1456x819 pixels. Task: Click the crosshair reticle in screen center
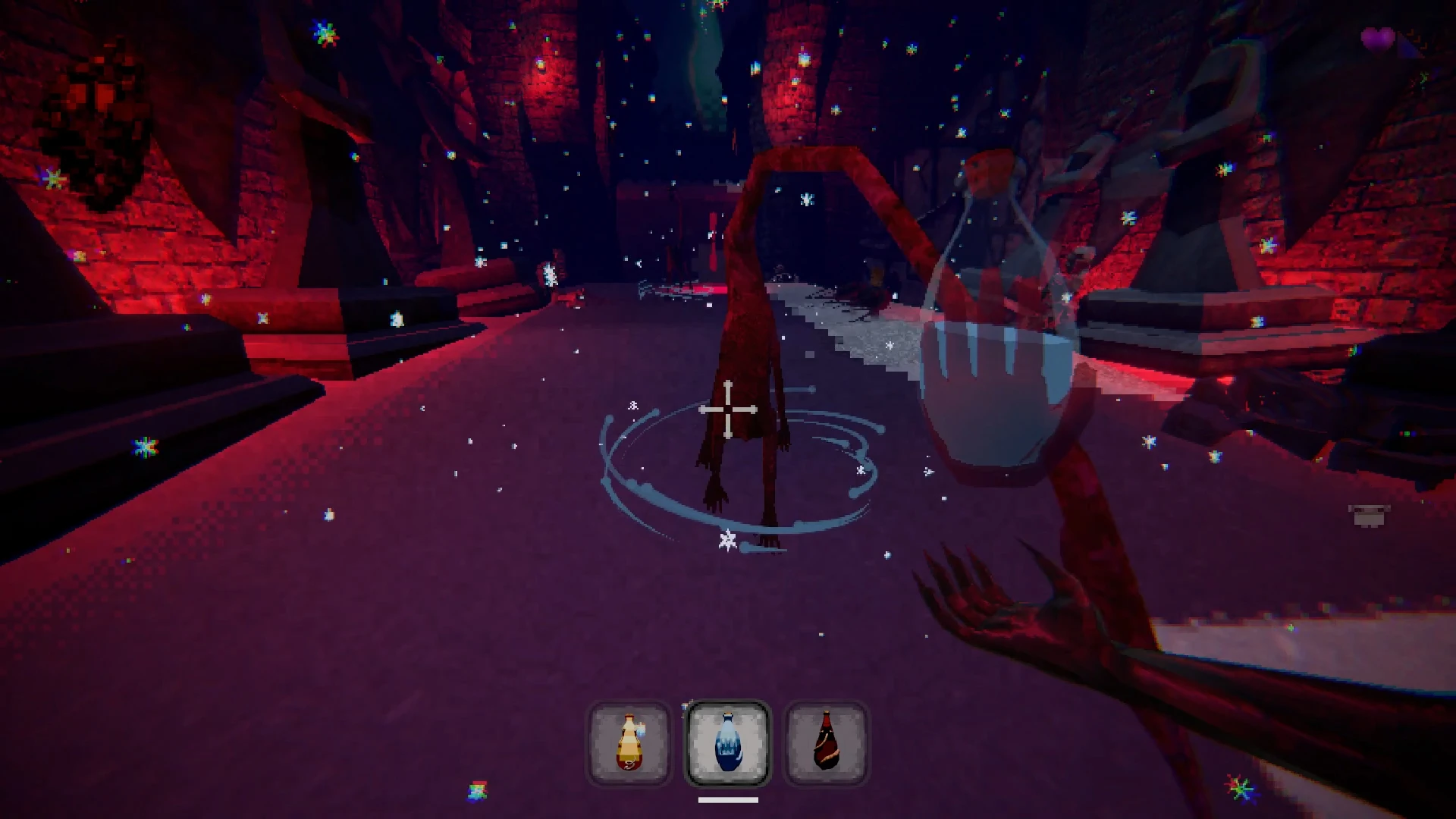coord(728,409)
